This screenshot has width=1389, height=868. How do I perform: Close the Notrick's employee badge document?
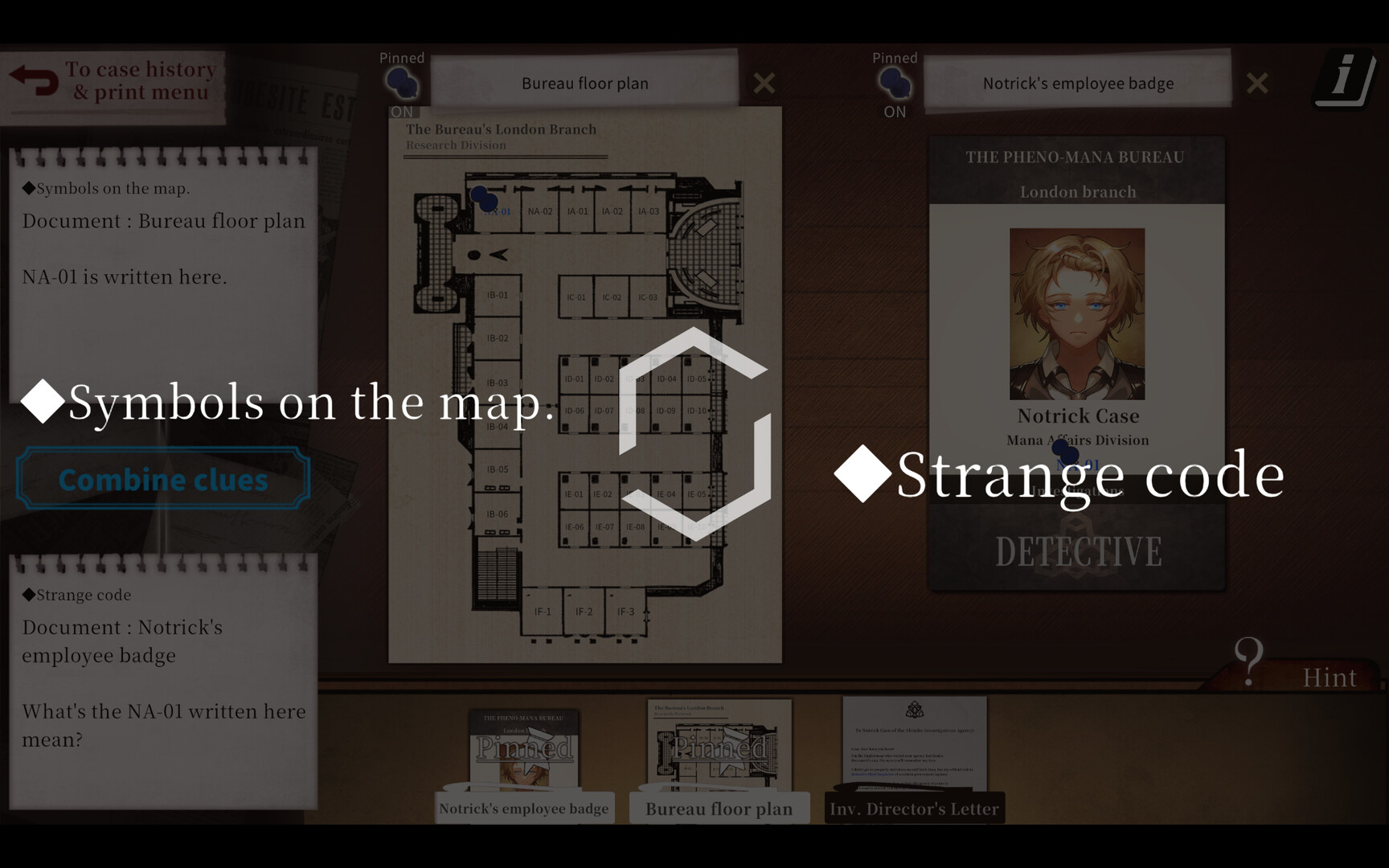pos(1257,83)
